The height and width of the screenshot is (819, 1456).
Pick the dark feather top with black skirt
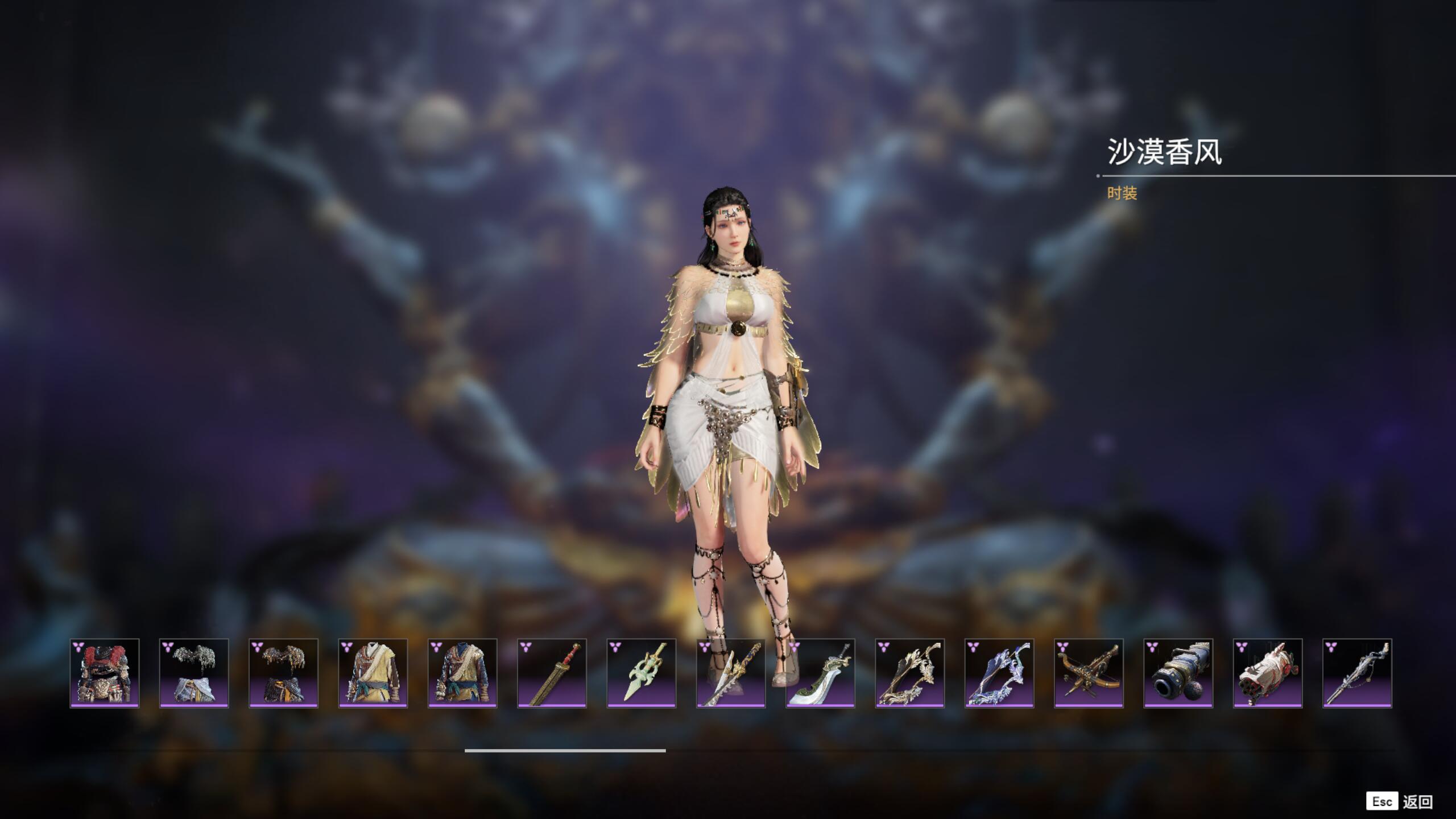pos(283,673)
